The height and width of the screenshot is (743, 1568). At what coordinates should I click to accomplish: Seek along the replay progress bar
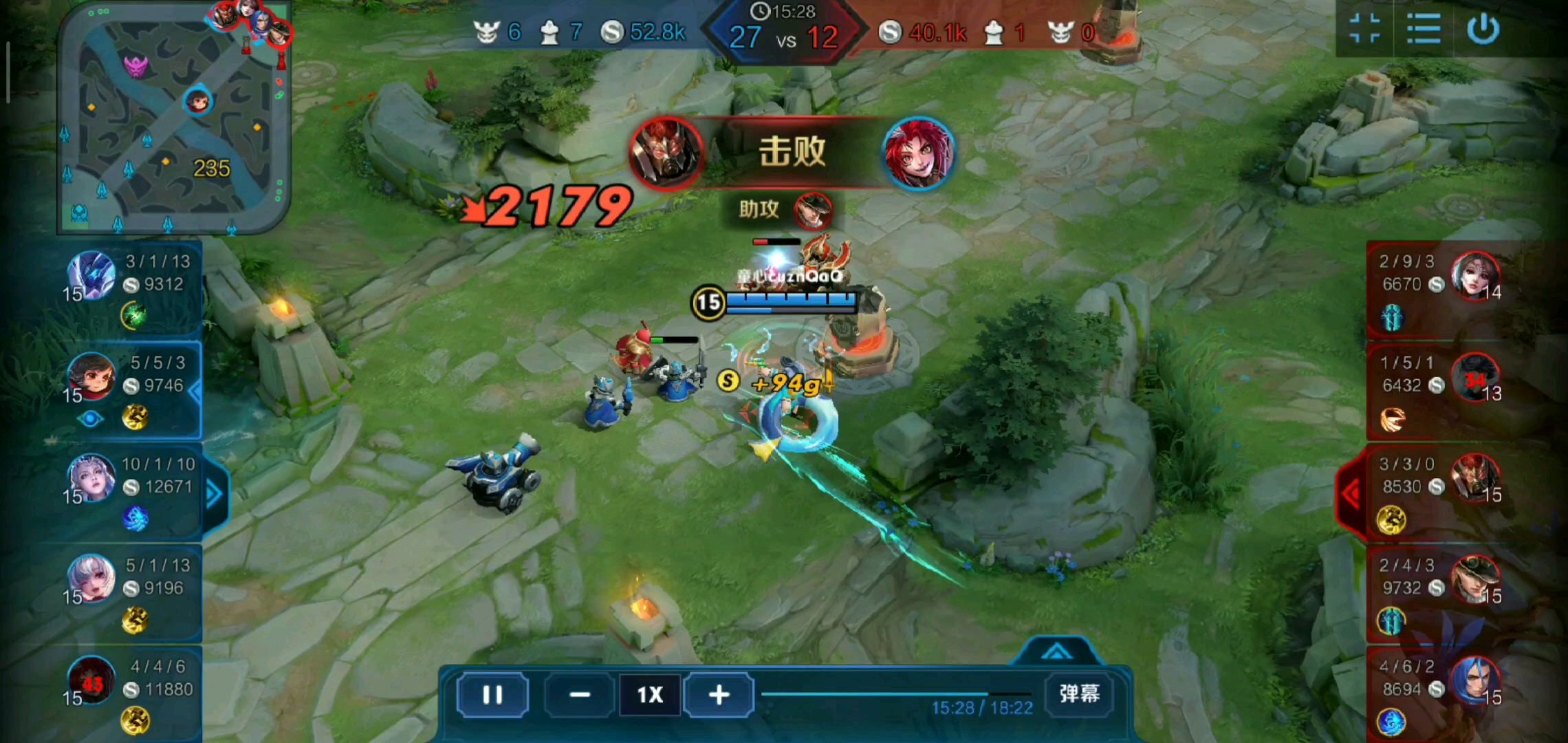894,694
